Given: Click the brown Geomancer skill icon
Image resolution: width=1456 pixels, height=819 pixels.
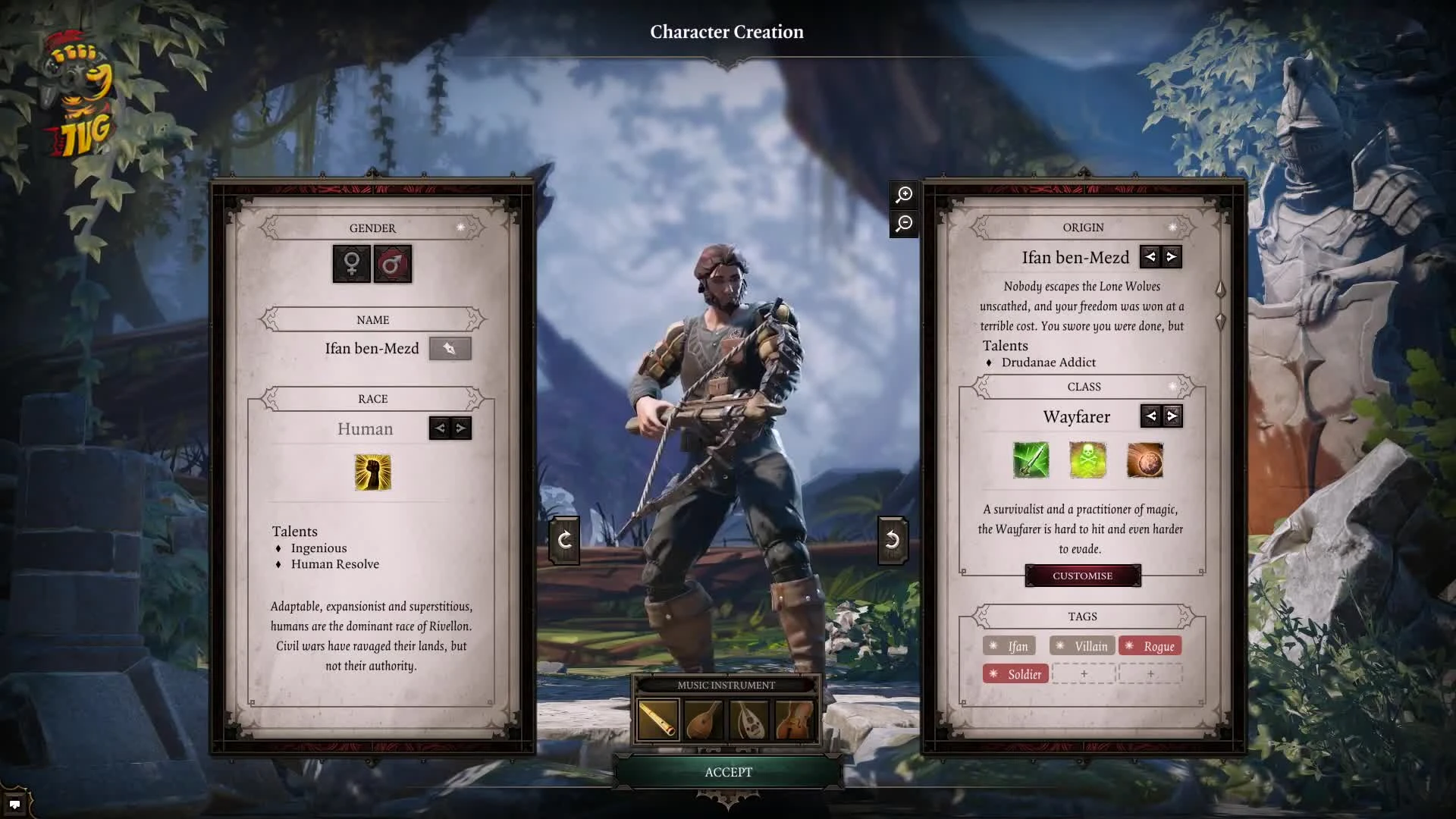Looking at the screenshot, I should 1146,461.
